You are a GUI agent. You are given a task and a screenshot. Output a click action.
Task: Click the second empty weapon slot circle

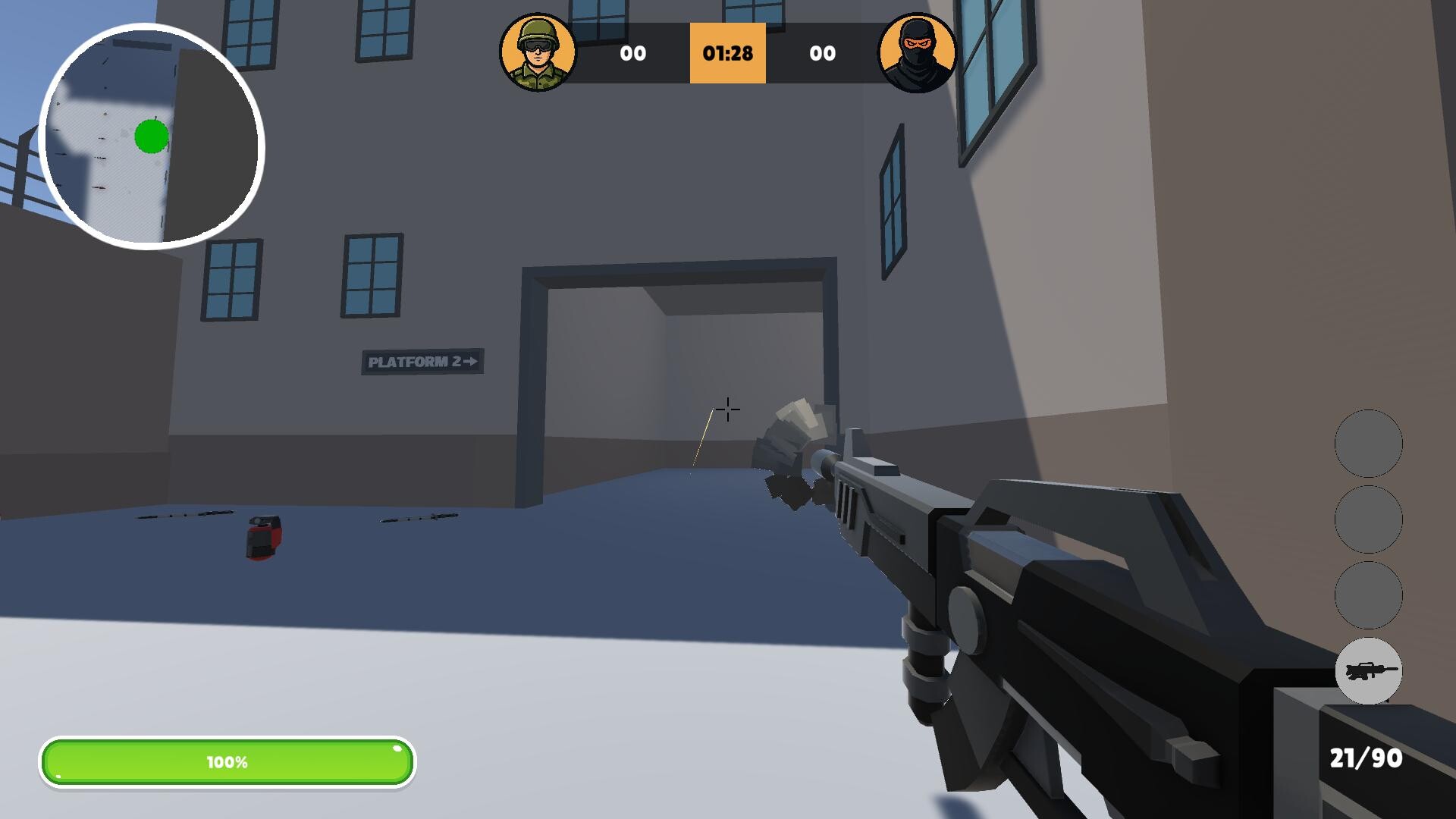pyautogui.click(x=1369, y=520)
